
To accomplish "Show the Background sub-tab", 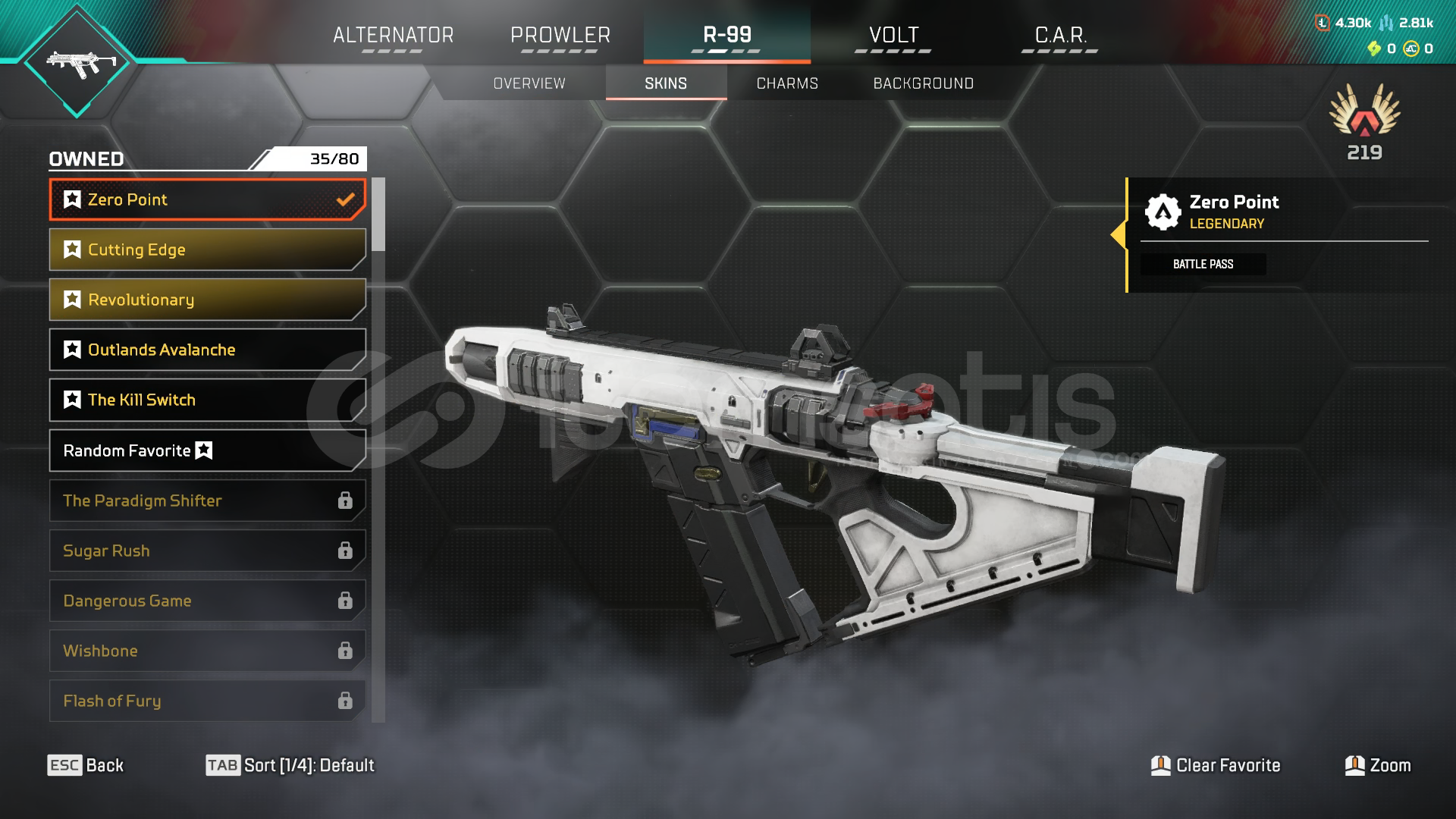I will pos(923,83).
